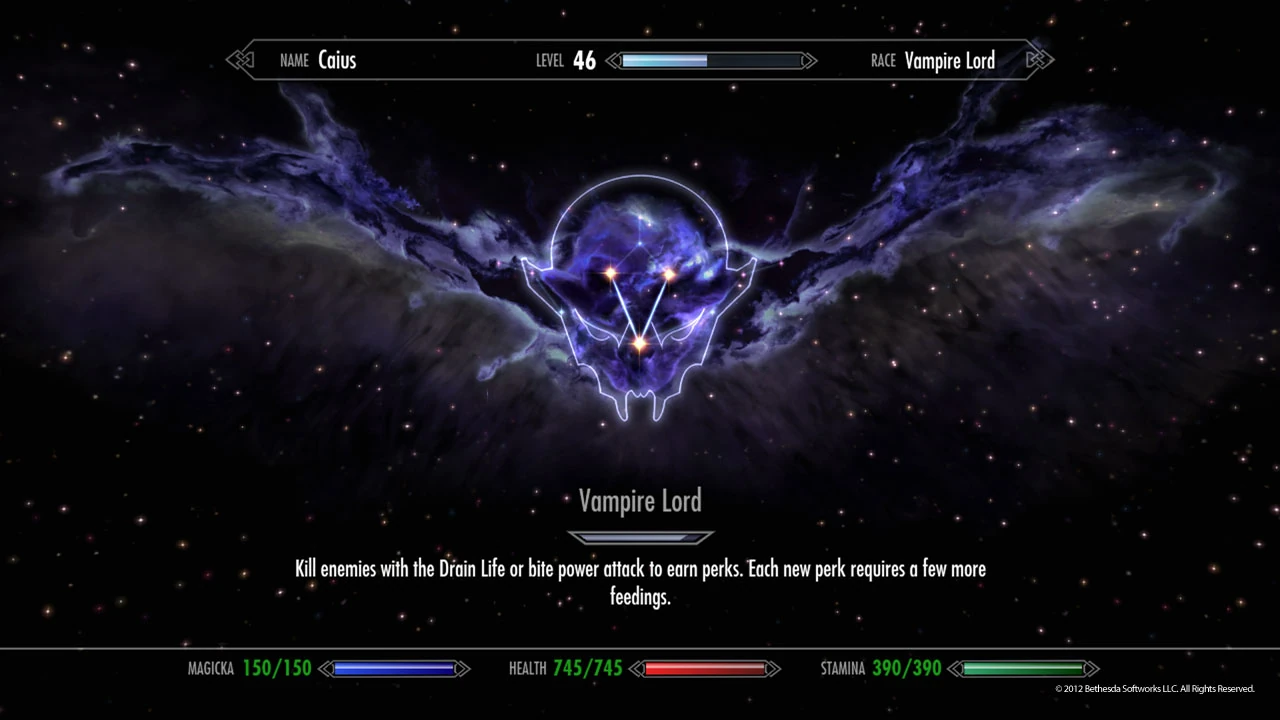
Task: Click the perk feeding instruction text
Action: tap(640, 582)
